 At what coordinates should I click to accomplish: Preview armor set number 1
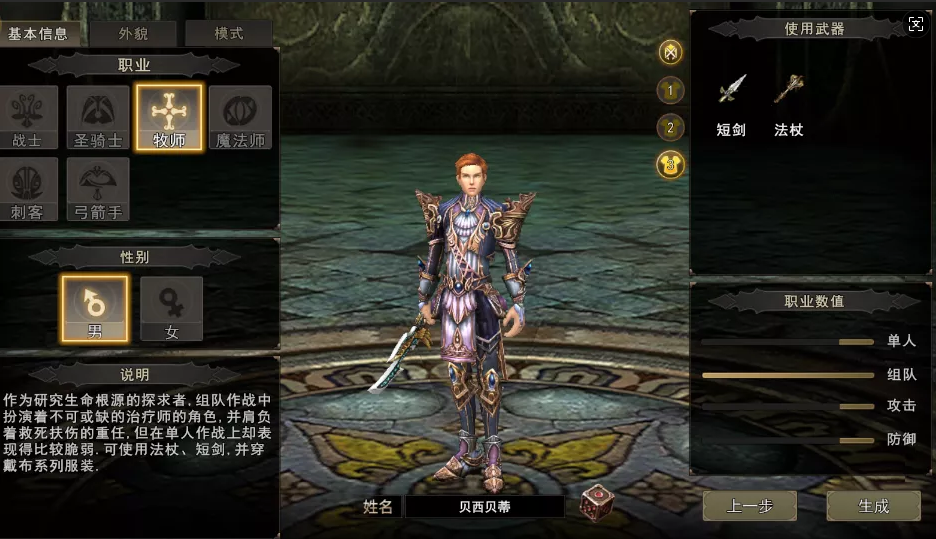point(670,90)
